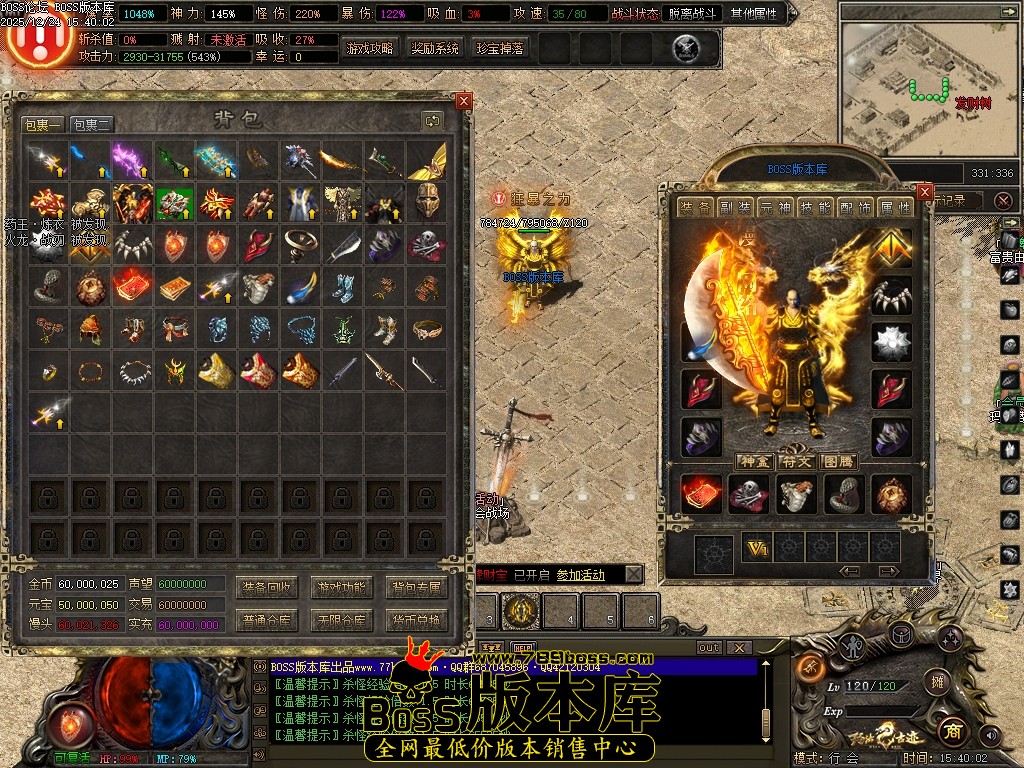Close the character equipment panel

924,192
